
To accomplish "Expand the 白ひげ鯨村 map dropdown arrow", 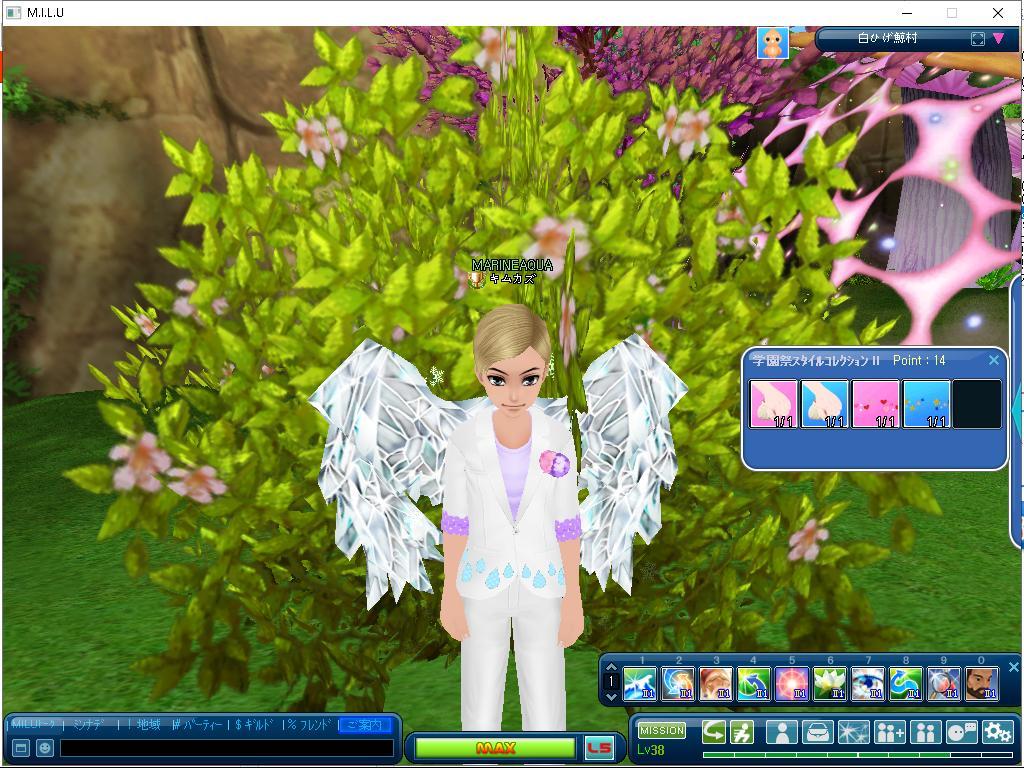I will 998,39.
